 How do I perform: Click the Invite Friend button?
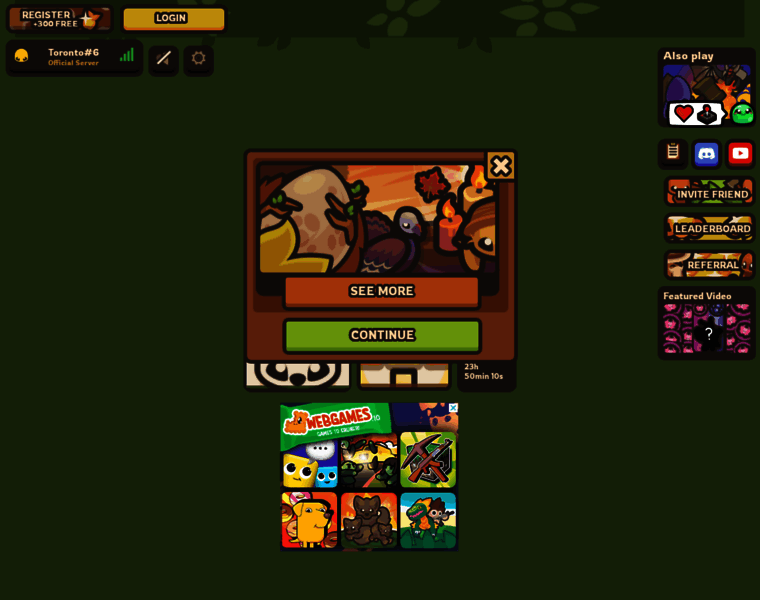711,193
